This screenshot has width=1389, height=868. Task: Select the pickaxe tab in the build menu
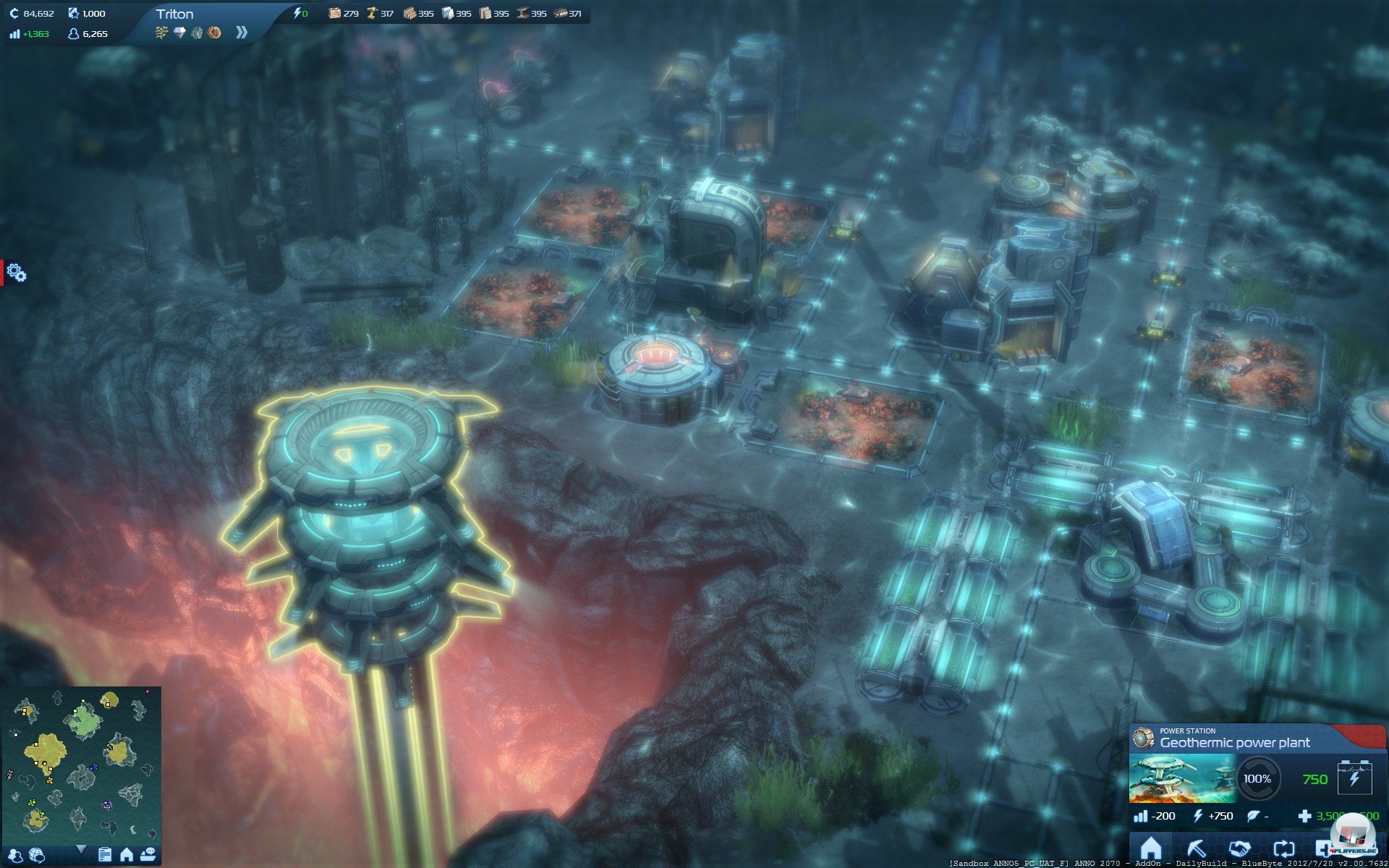(1196, 848)
